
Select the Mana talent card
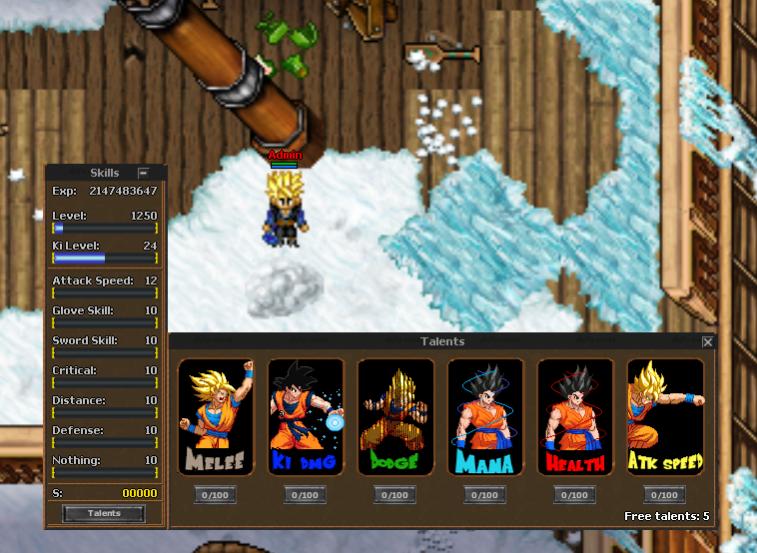pyautogui.click(x=485, y=418)
